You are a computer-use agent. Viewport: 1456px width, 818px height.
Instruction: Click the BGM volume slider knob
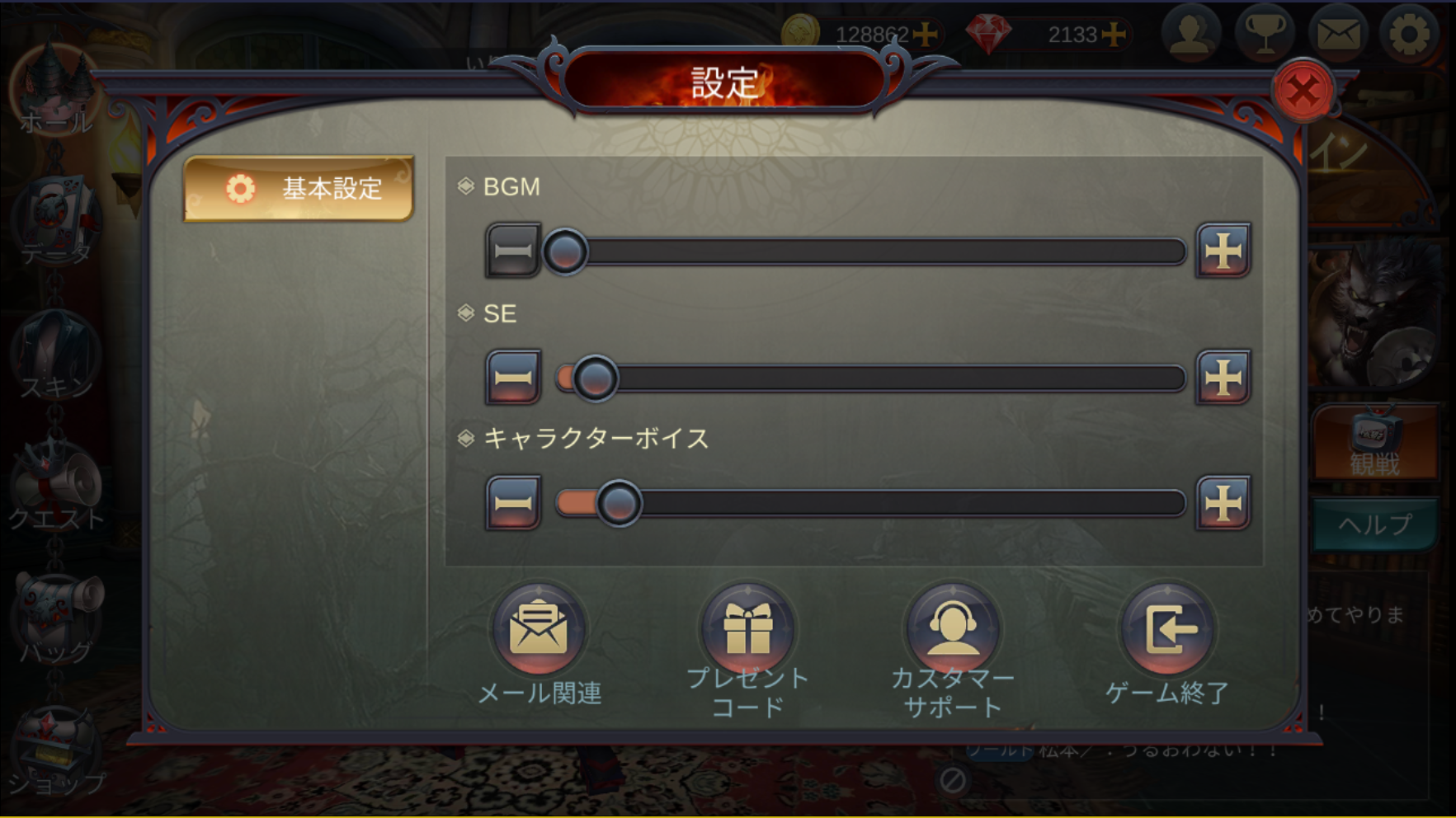(x=565, y=252)
